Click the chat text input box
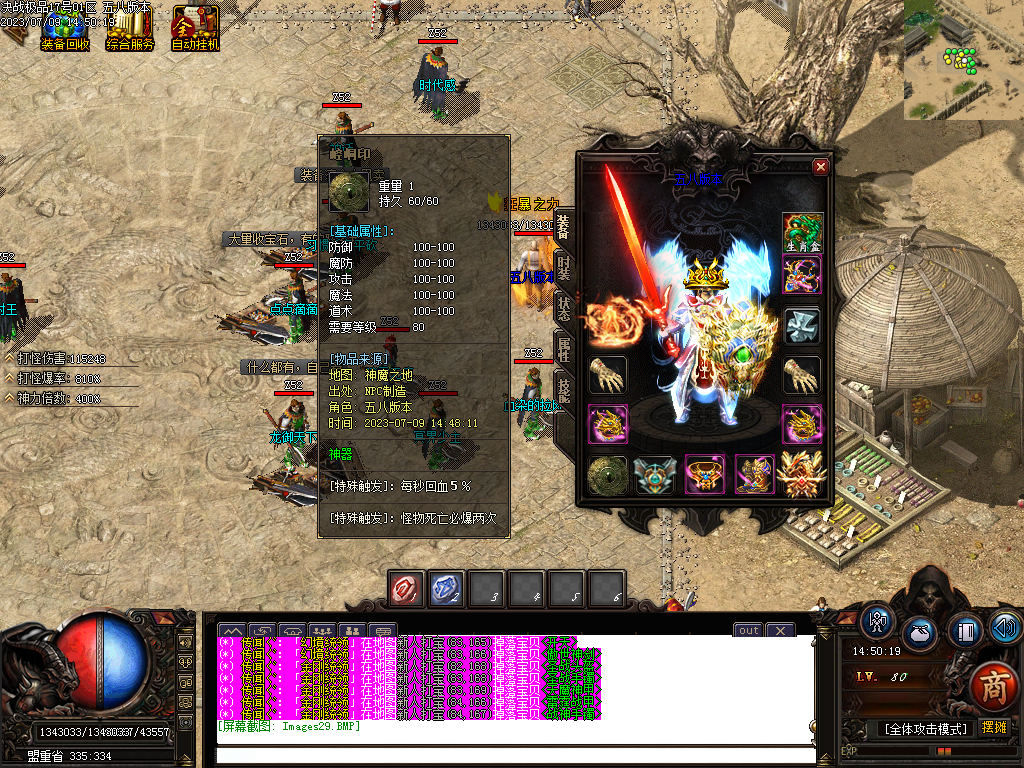1024x768 pixels. pos(515,754)
